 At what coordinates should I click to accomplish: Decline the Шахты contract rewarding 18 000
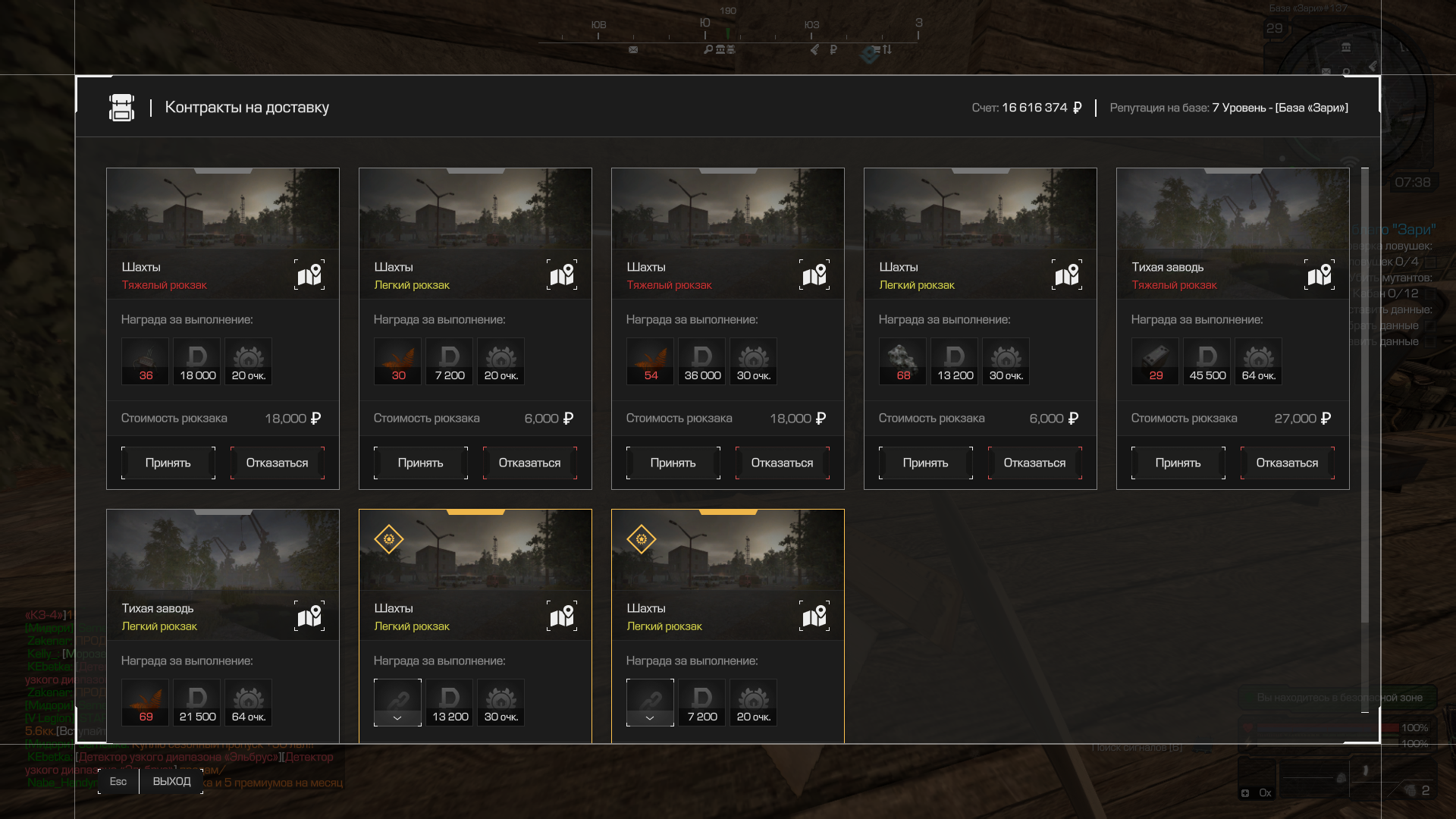(277, 463)
